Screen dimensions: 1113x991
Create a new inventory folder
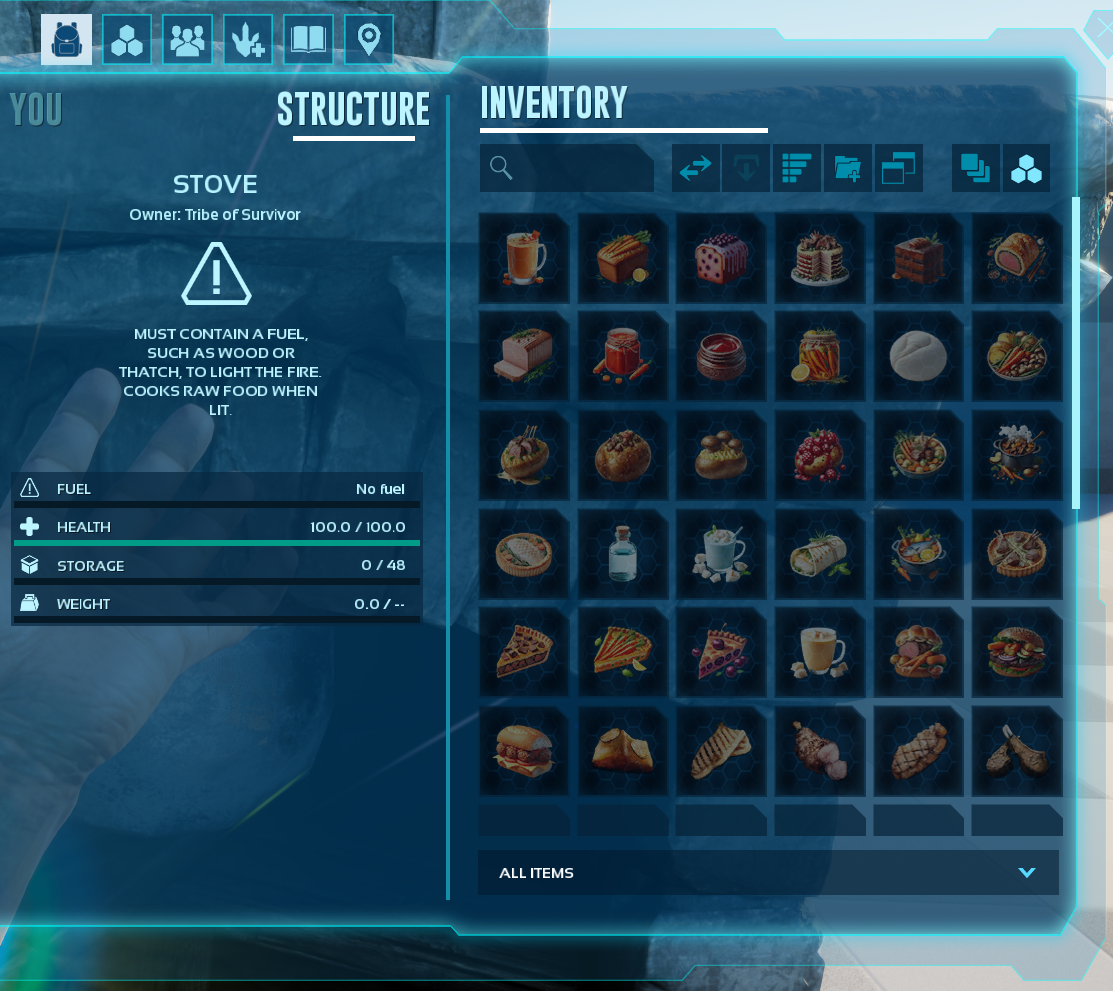(847, 168)
